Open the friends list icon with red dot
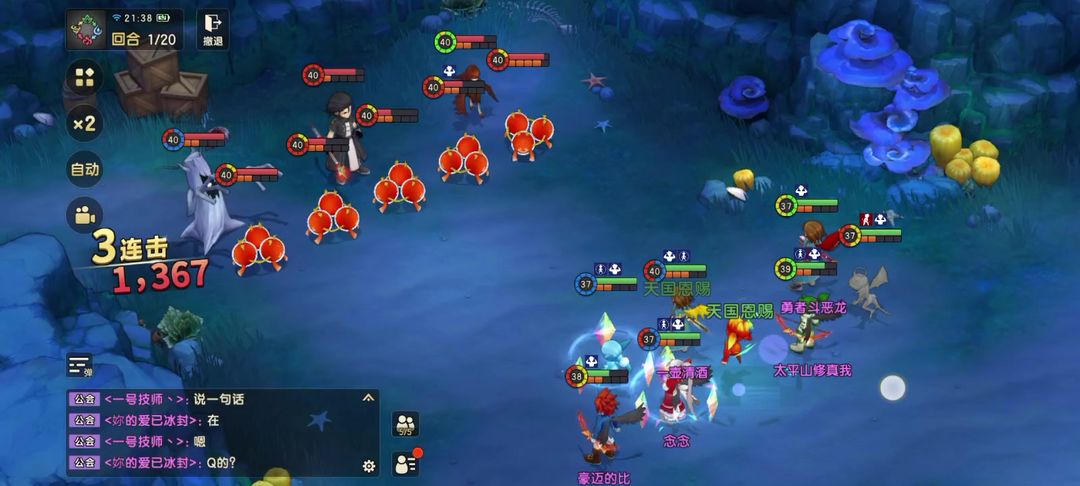This screenshot has height=486, width=1080. click(x=405, y=463)
